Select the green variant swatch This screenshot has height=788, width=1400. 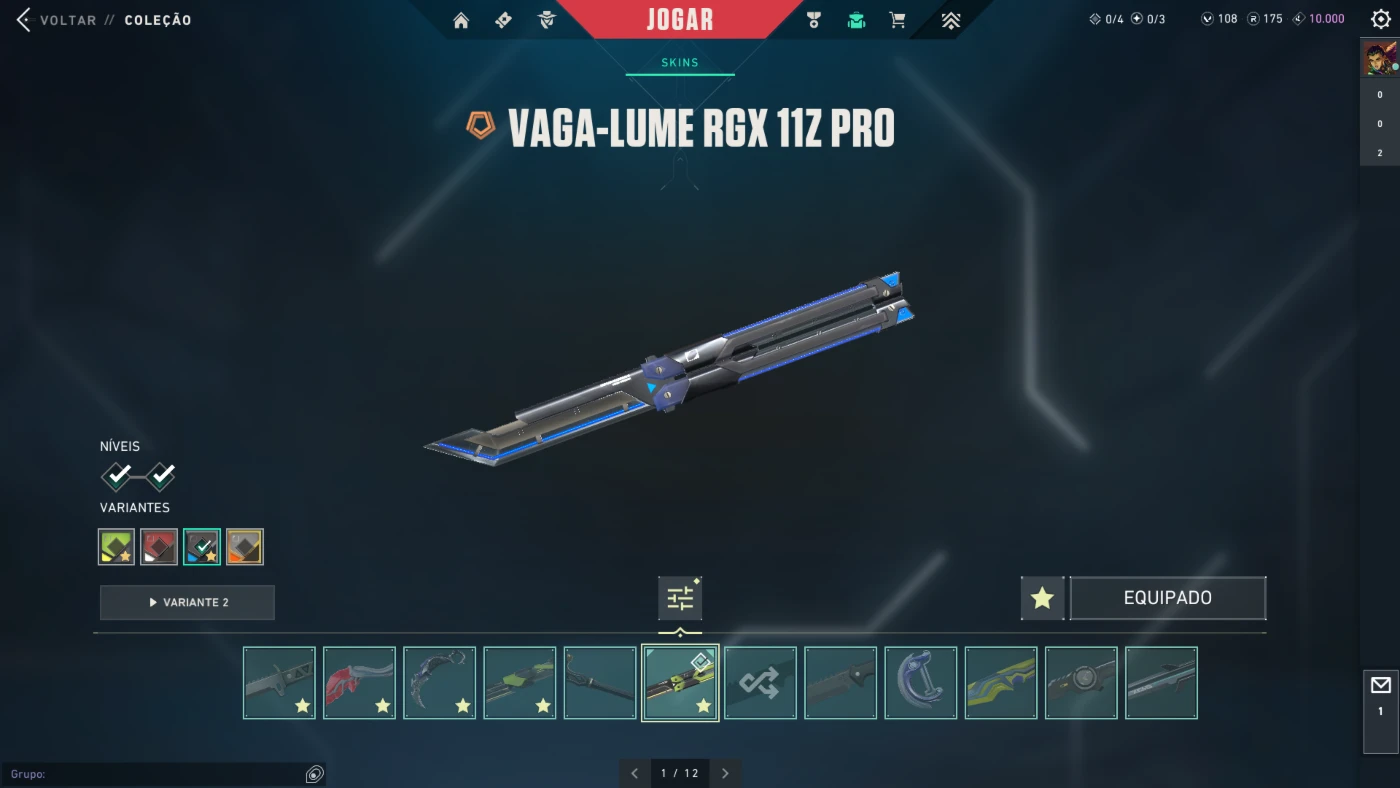click(117, 547)
